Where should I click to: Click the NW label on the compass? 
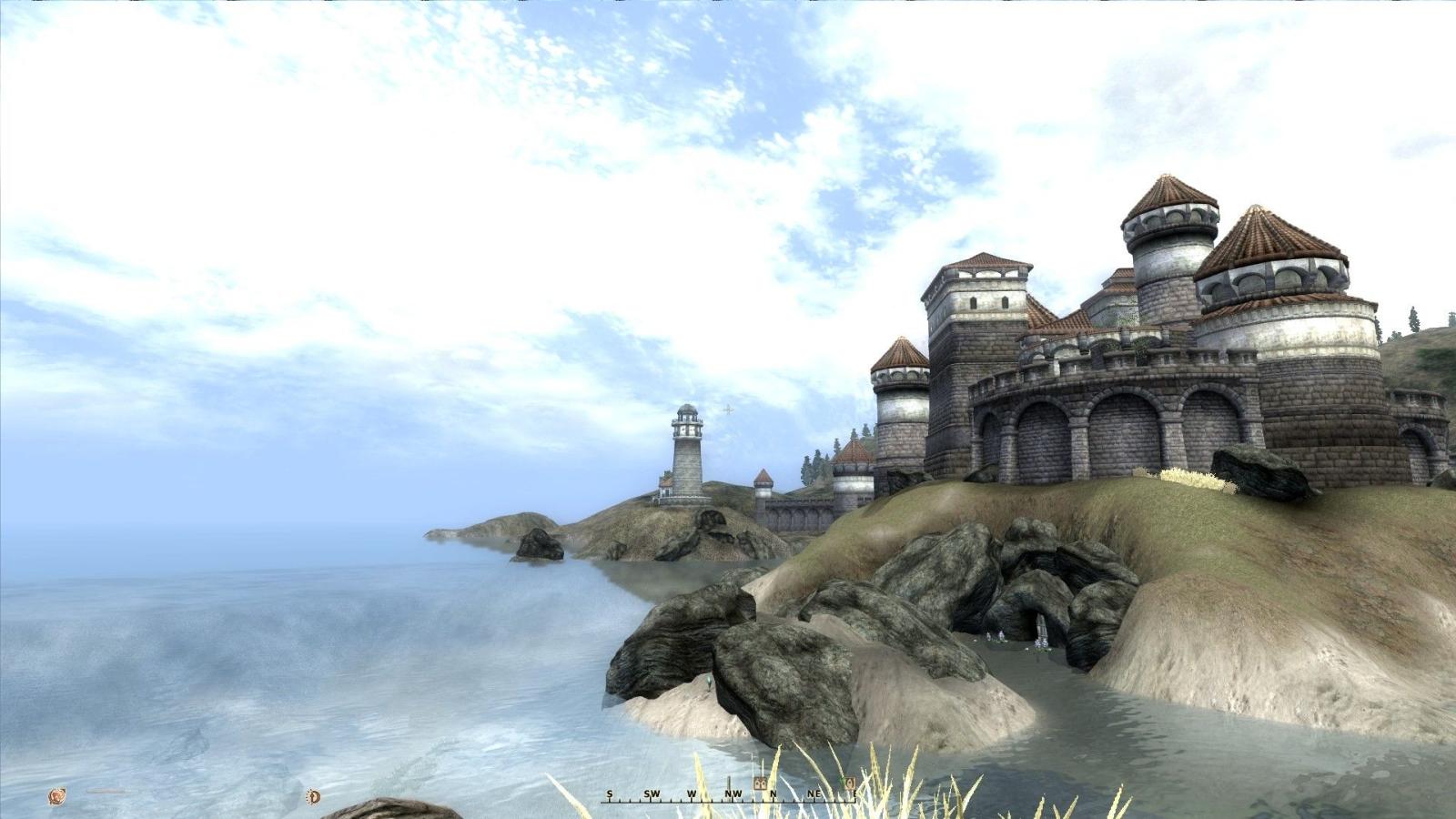coord(733,794)
